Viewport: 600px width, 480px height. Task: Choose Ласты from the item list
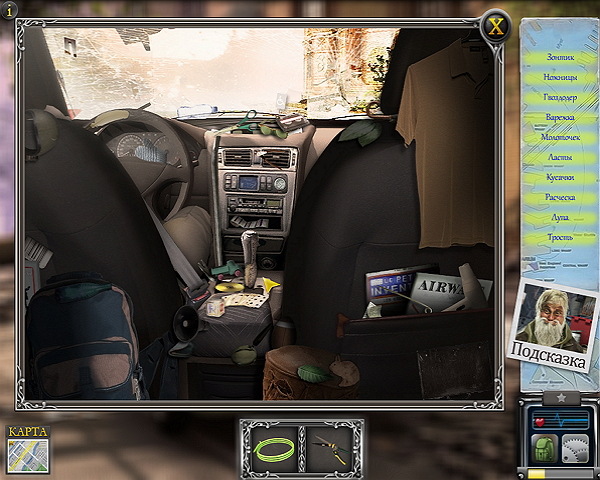560,158
